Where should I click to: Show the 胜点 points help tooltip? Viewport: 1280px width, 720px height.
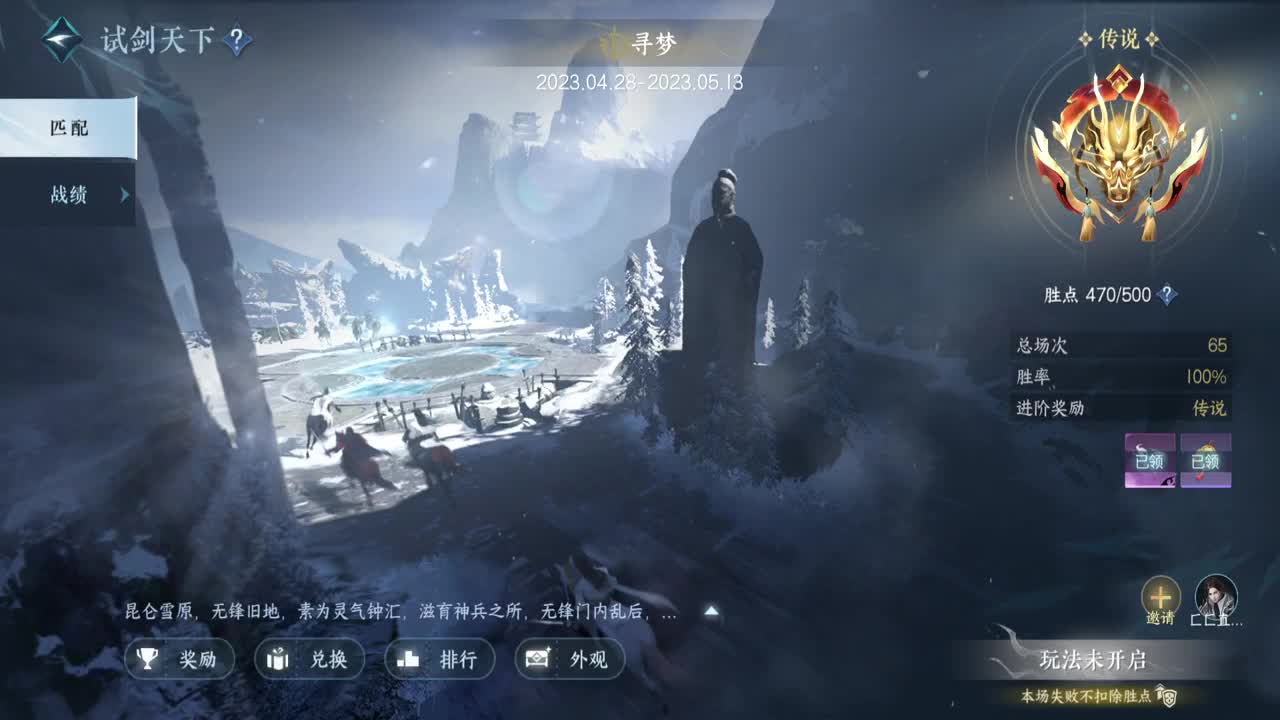[x=1166, y=295]
